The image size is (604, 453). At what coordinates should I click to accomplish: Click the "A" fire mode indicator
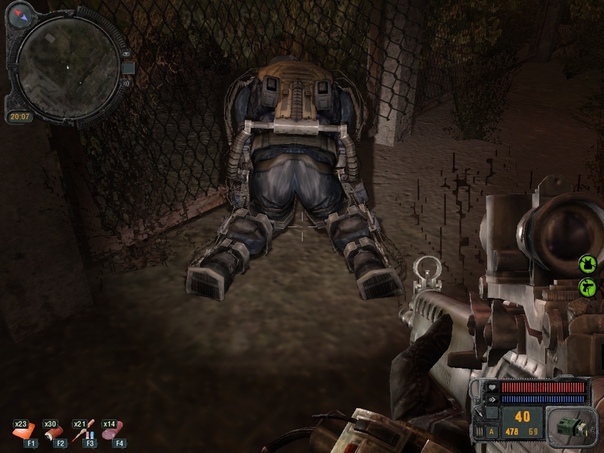492,431
